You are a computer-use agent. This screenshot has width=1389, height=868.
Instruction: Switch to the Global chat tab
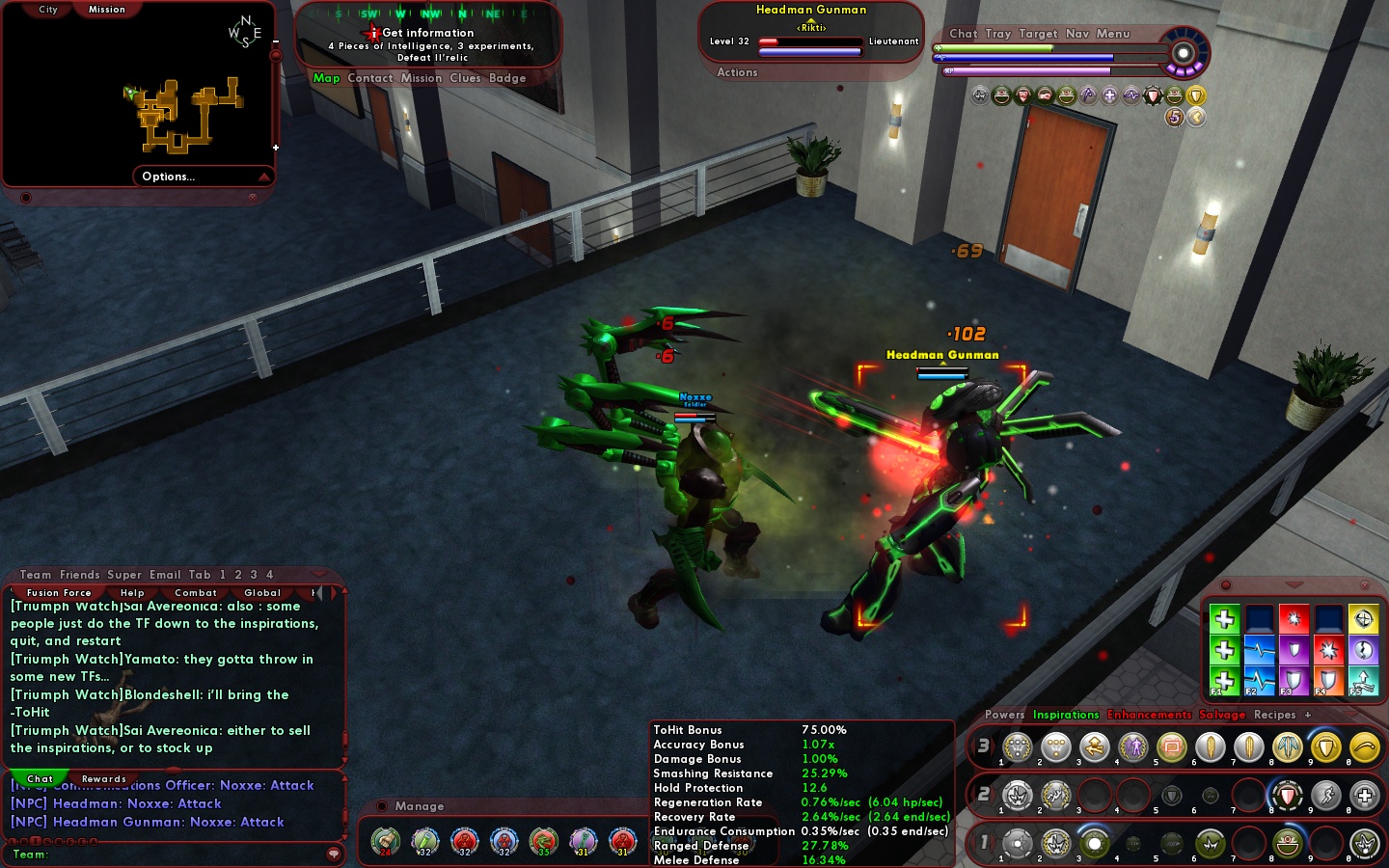[x=262, y=593]
